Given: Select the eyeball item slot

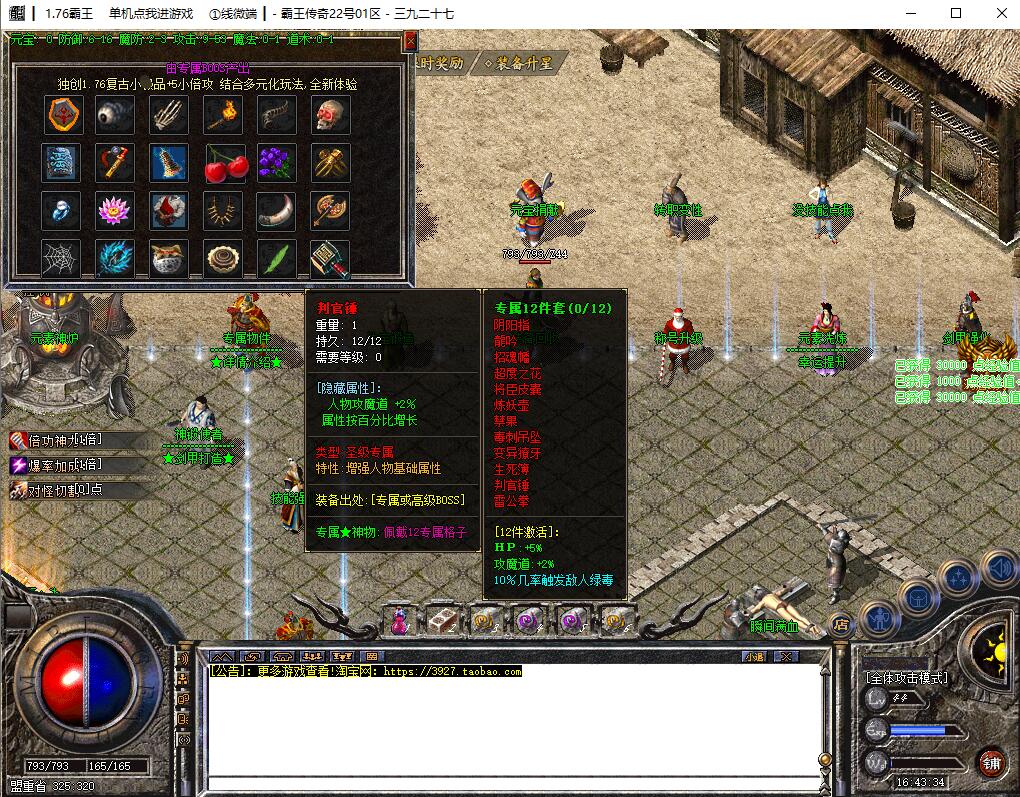Looking at the screenshot, I should tap(116, 115).
